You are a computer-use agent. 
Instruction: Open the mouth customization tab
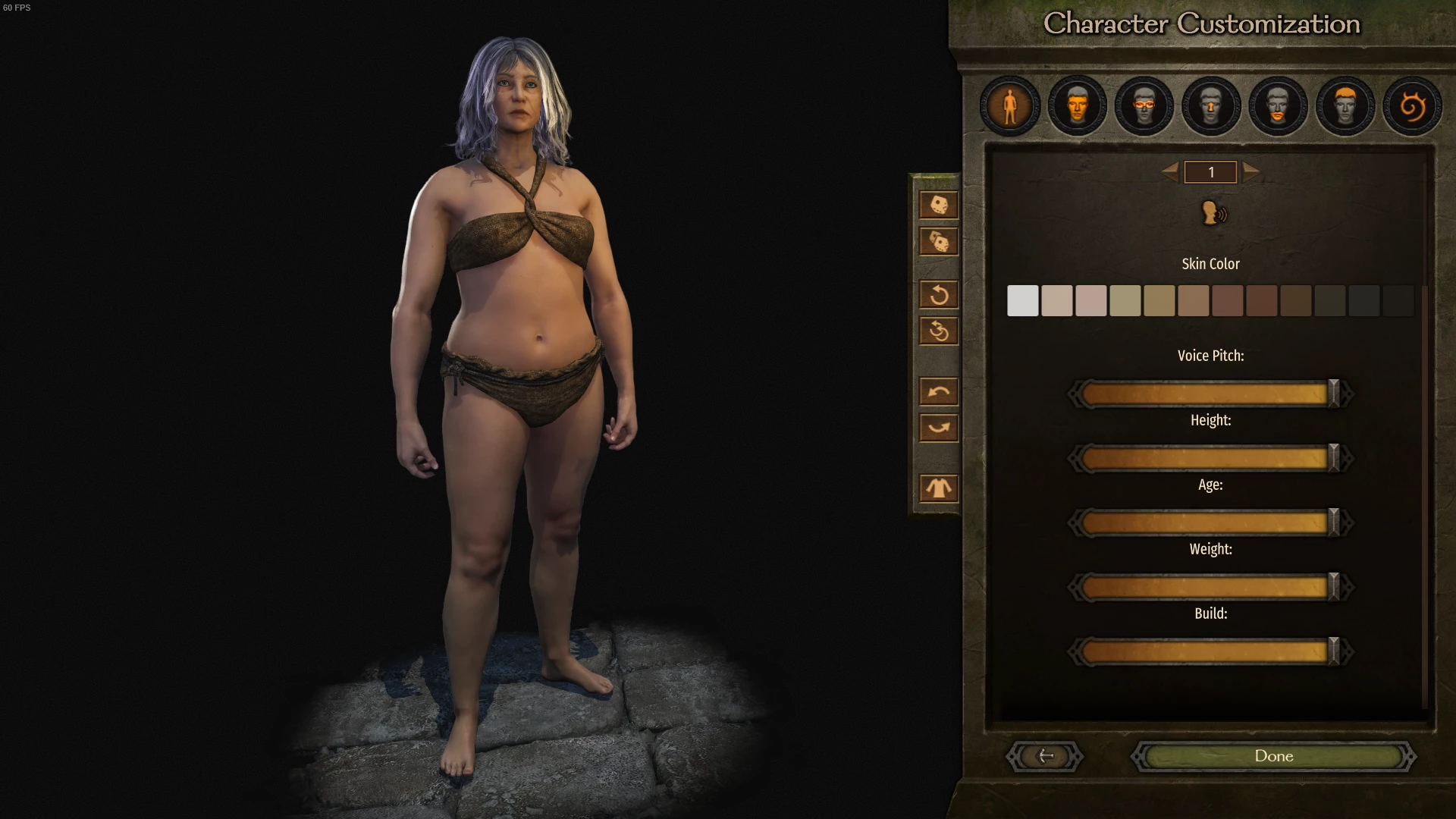(1278, 106)
